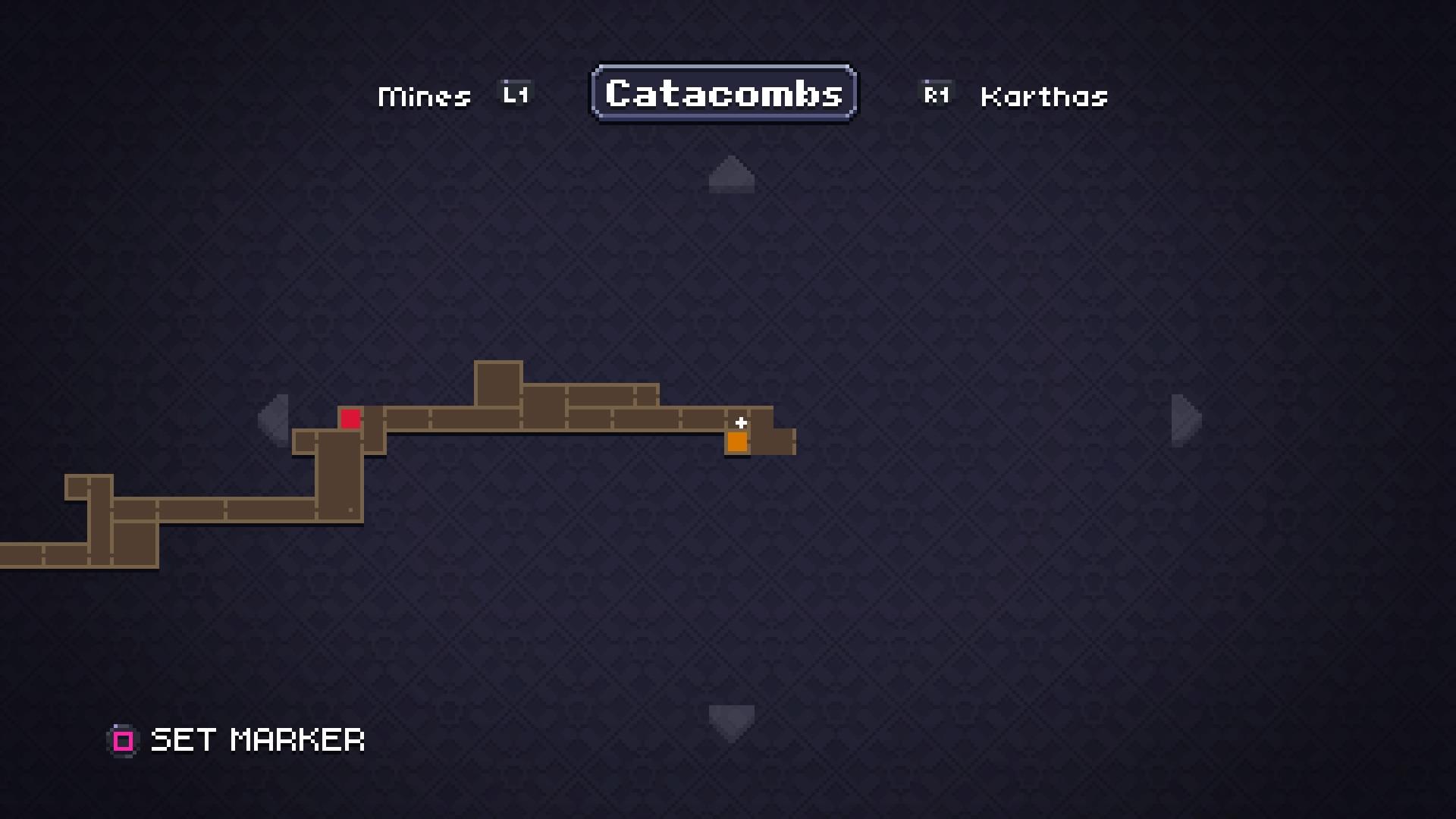Select the Mines region label
This screenshot has width=1456, height=819.
click(424, 96)
